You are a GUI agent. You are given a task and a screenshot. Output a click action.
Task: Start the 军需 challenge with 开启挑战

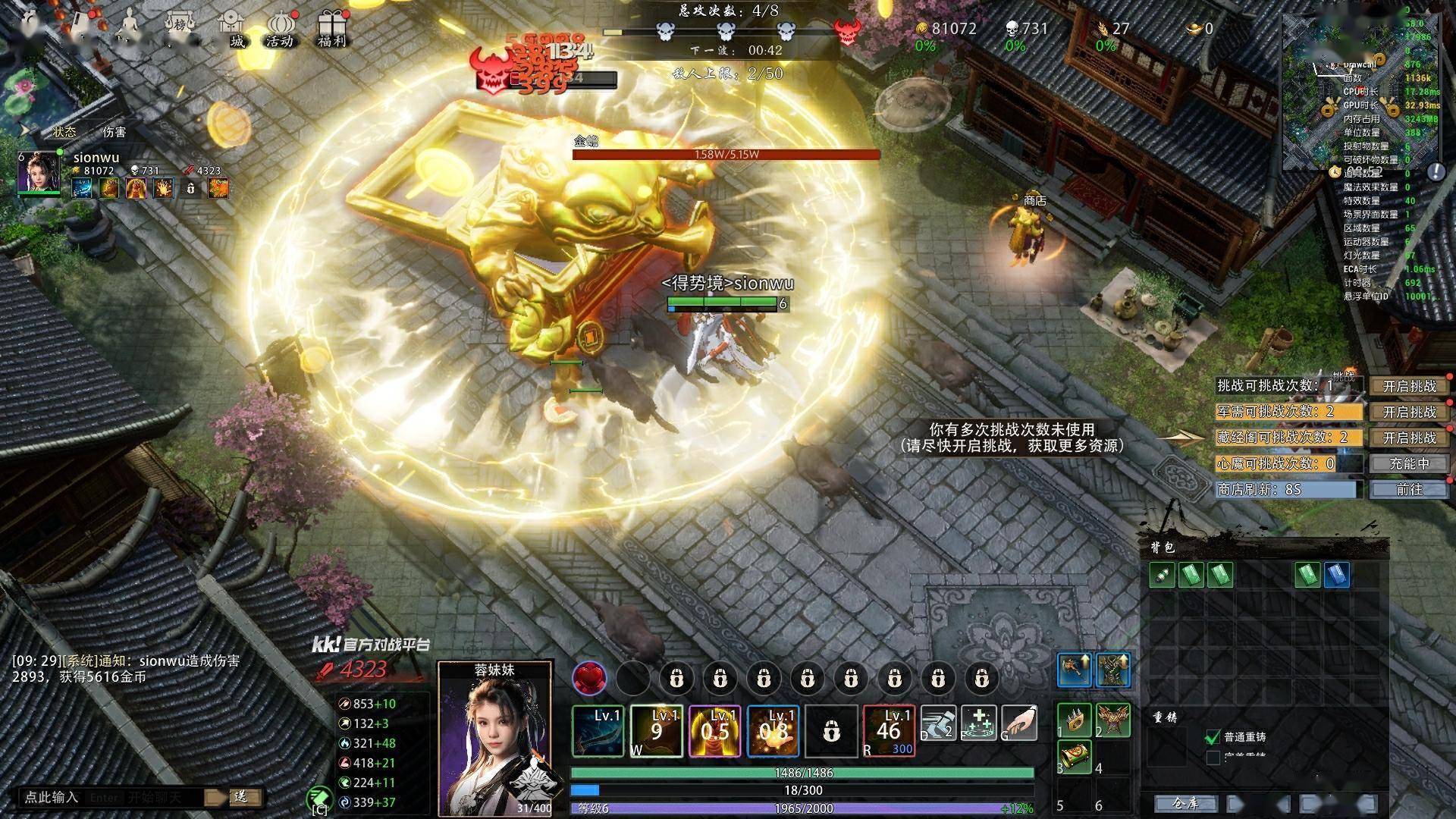pos(1409,412)
